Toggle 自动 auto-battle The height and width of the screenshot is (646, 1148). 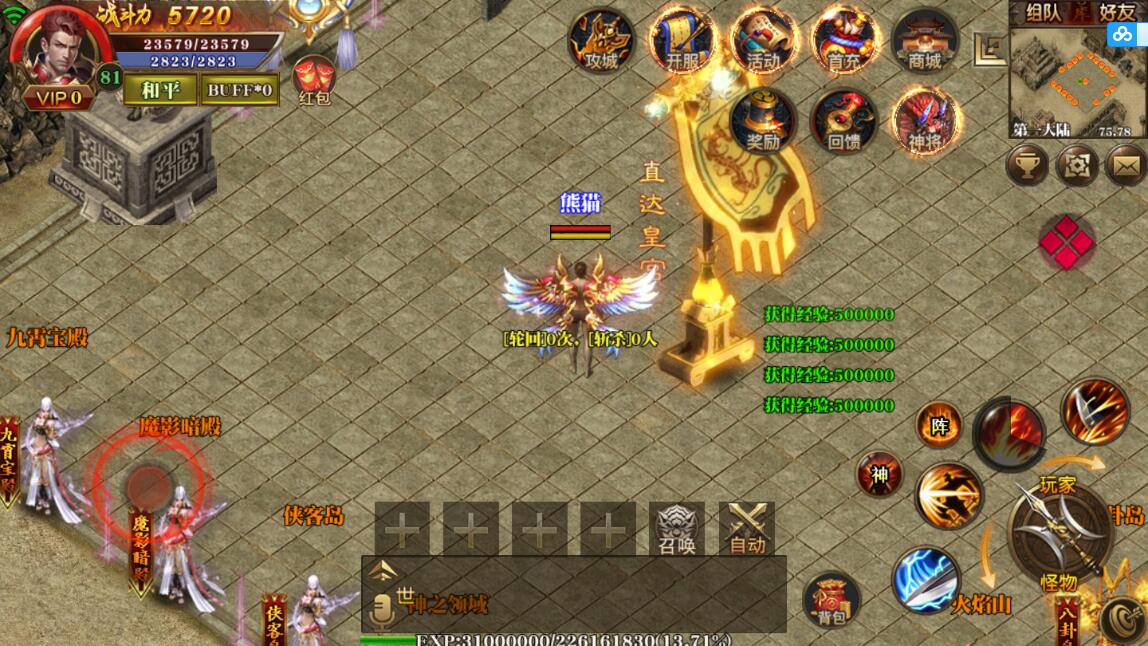(x=747, y=529)
